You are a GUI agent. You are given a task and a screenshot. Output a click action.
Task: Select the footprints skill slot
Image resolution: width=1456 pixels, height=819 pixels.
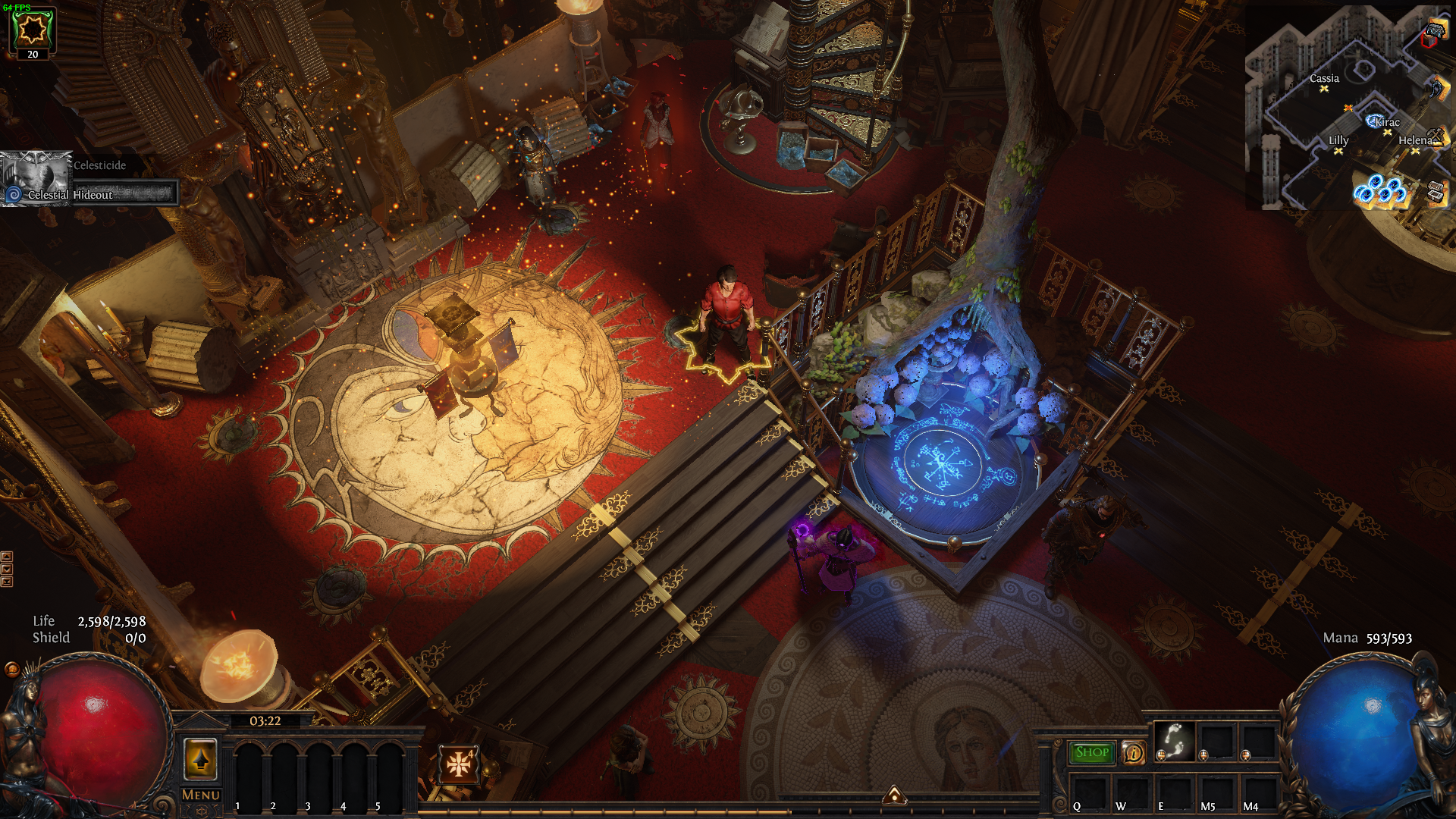(1174, 739)
